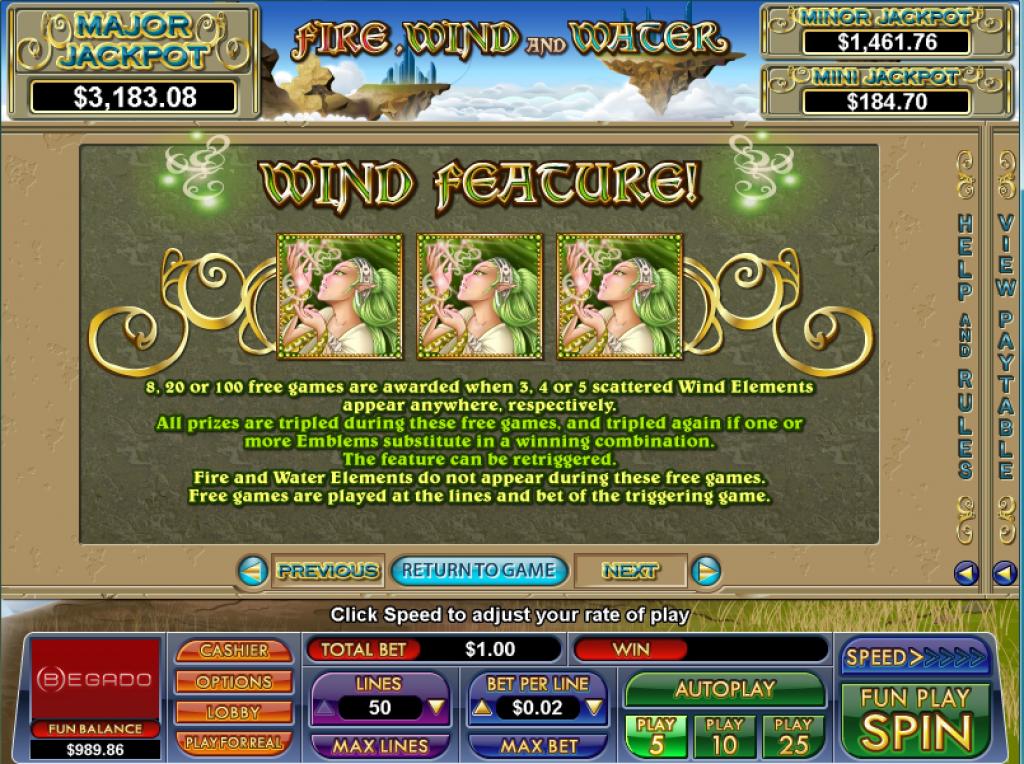The width and height of the screenshot is (1024, 764).
Task: Open the Options menu
Action: pyautogui.click(x=234, y=681)
